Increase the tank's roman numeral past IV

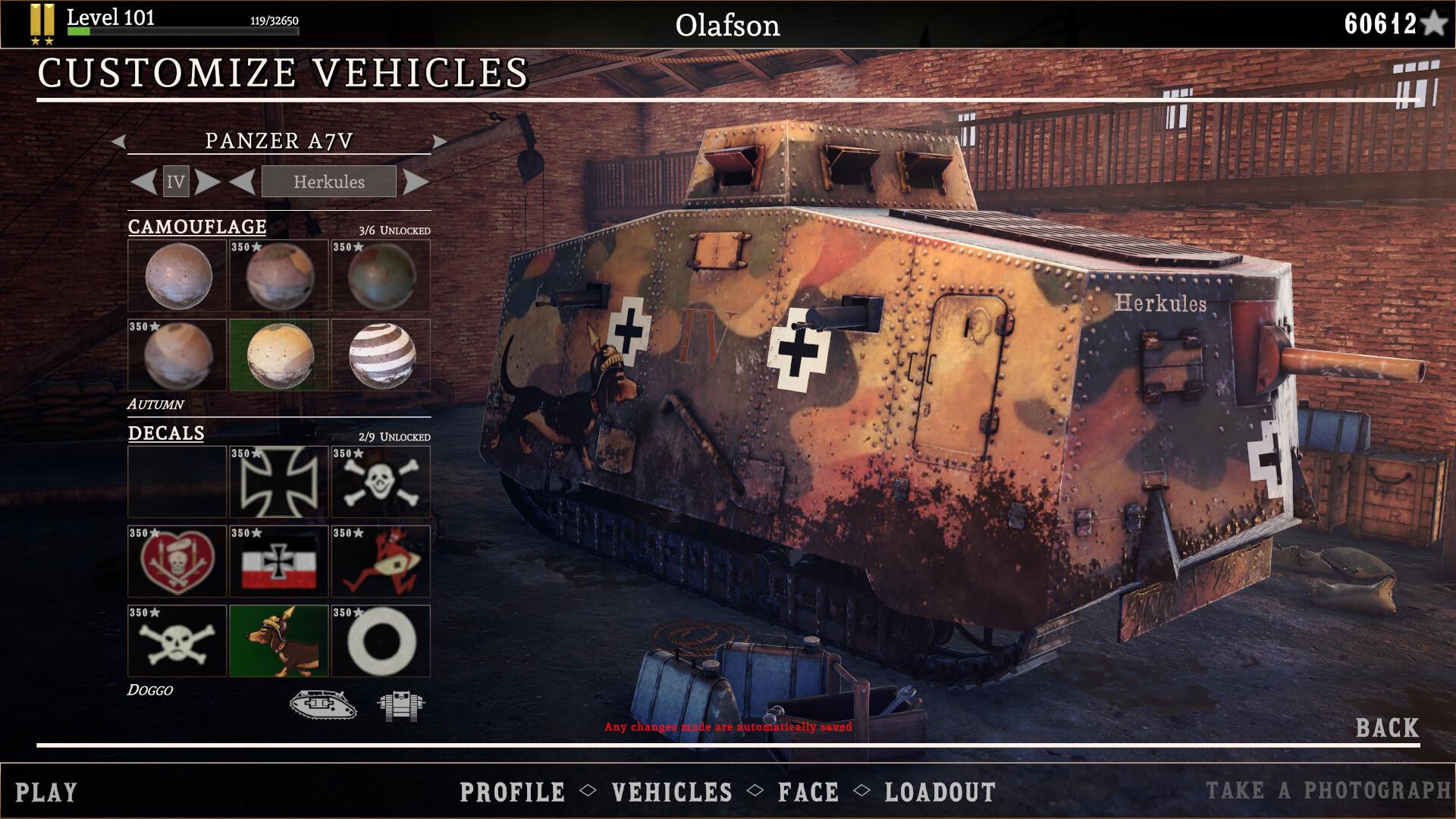coord(207,182)
